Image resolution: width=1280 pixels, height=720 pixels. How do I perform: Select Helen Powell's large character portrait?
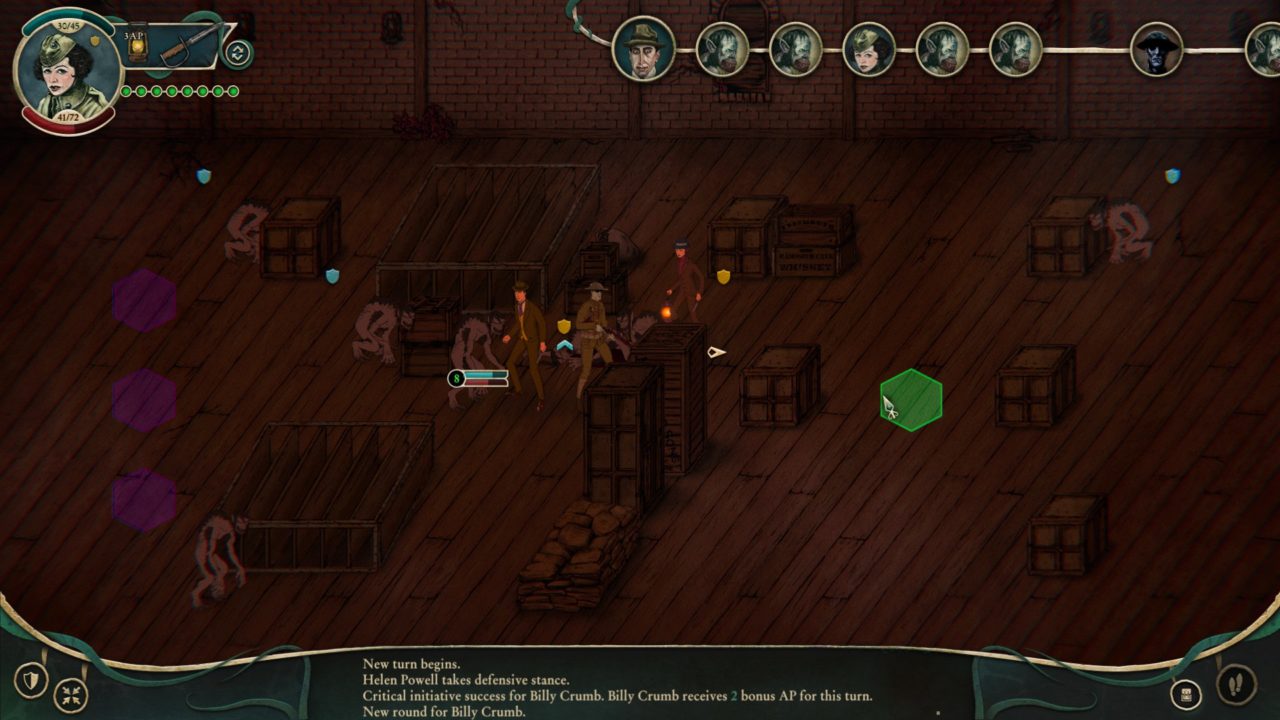68,72
